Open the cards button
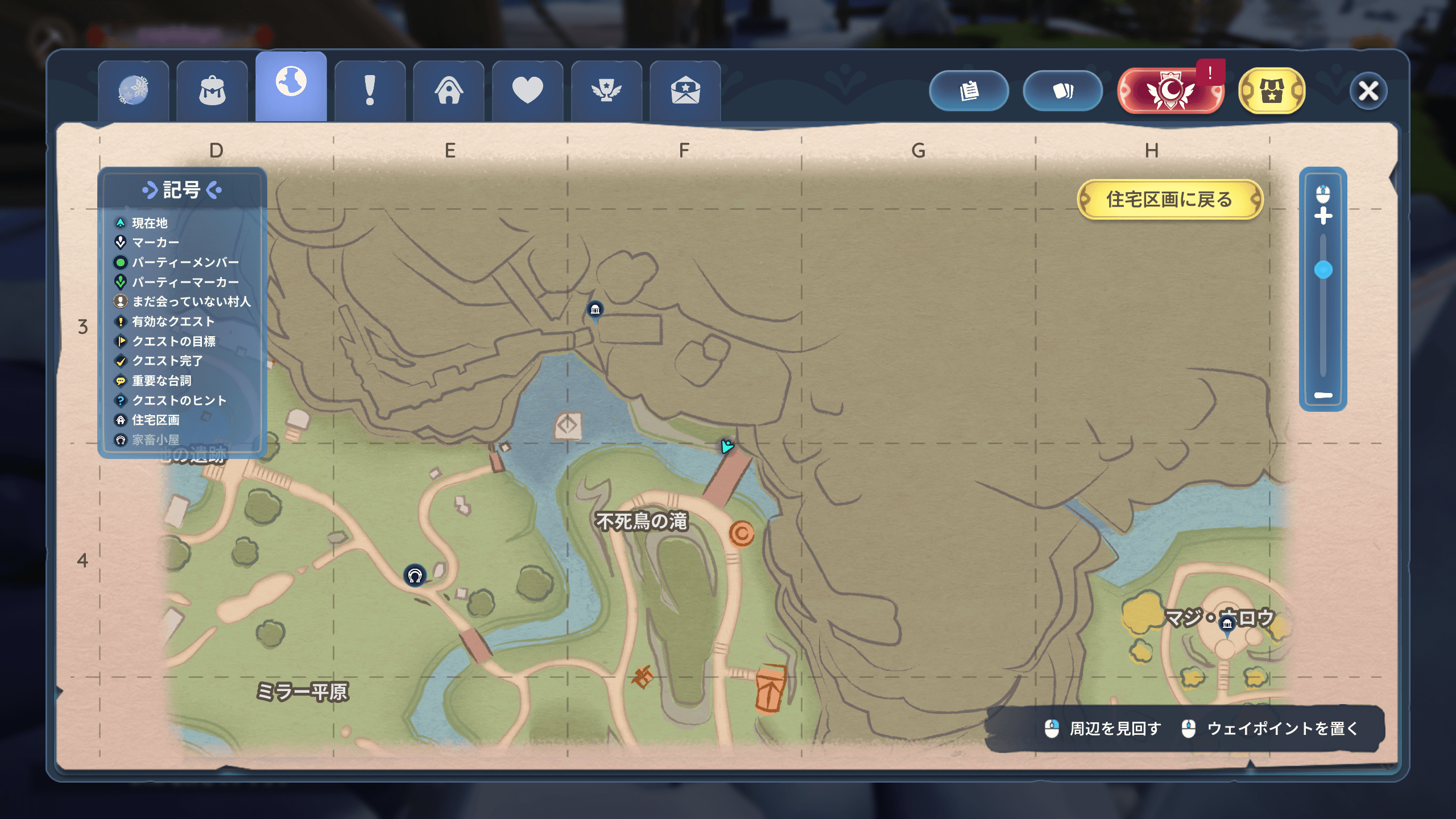The image size is (1456, 819). tap(1062, 91)
